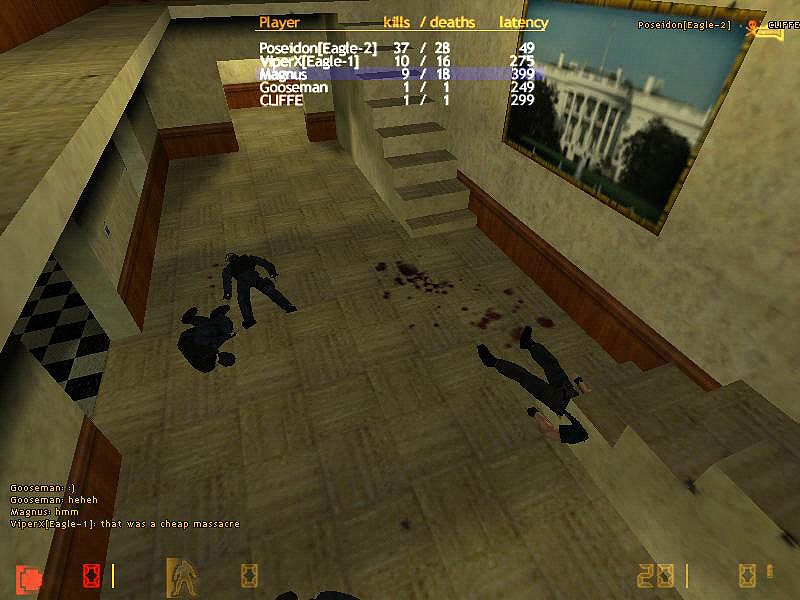
Task: Choose the highlighted Magnus scoreboard row
Action: pyautogui.click(x=400, y=74)
